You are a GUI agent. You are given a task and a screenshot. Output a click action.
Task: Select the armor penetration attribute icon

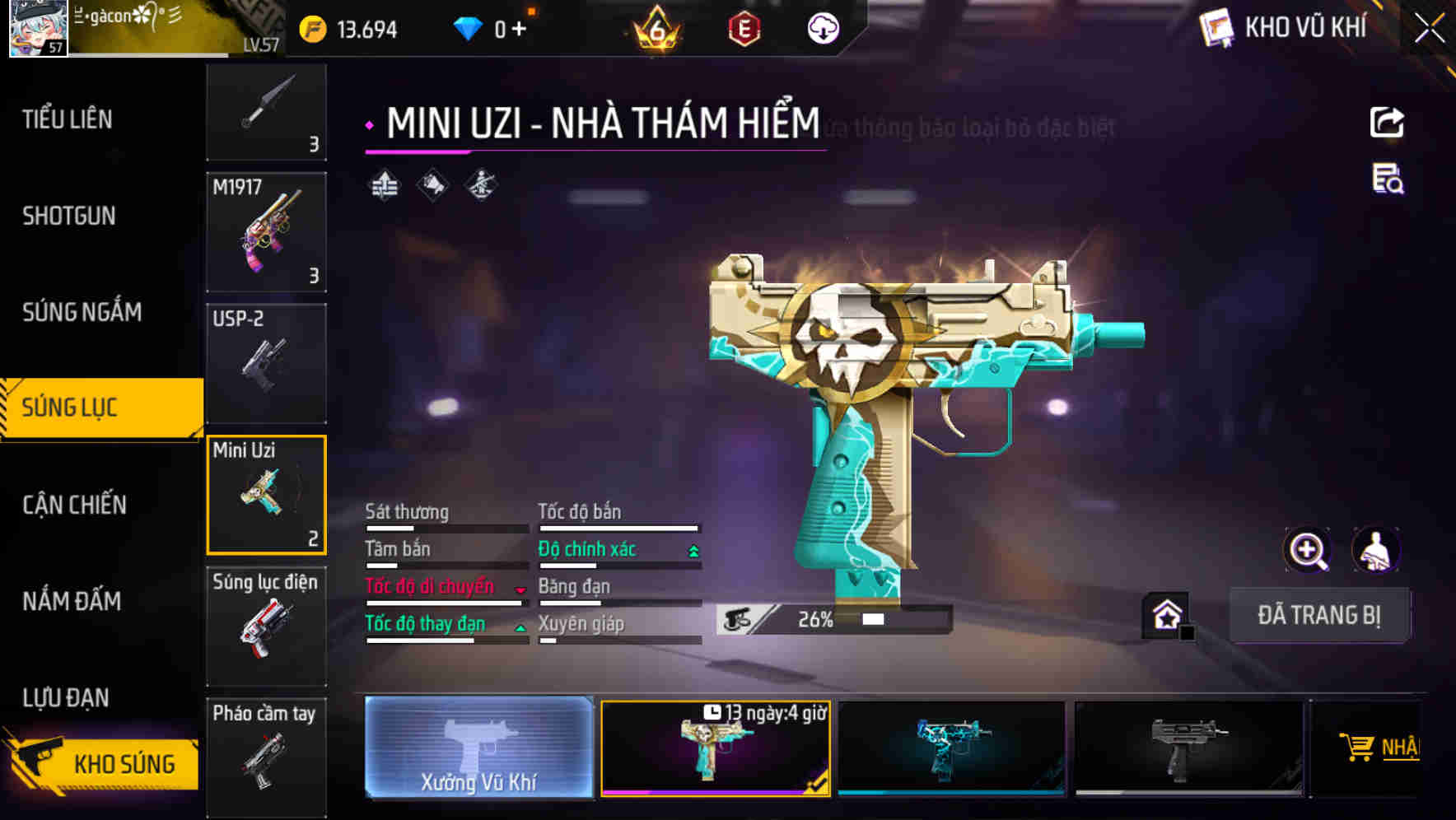(480, 184)
